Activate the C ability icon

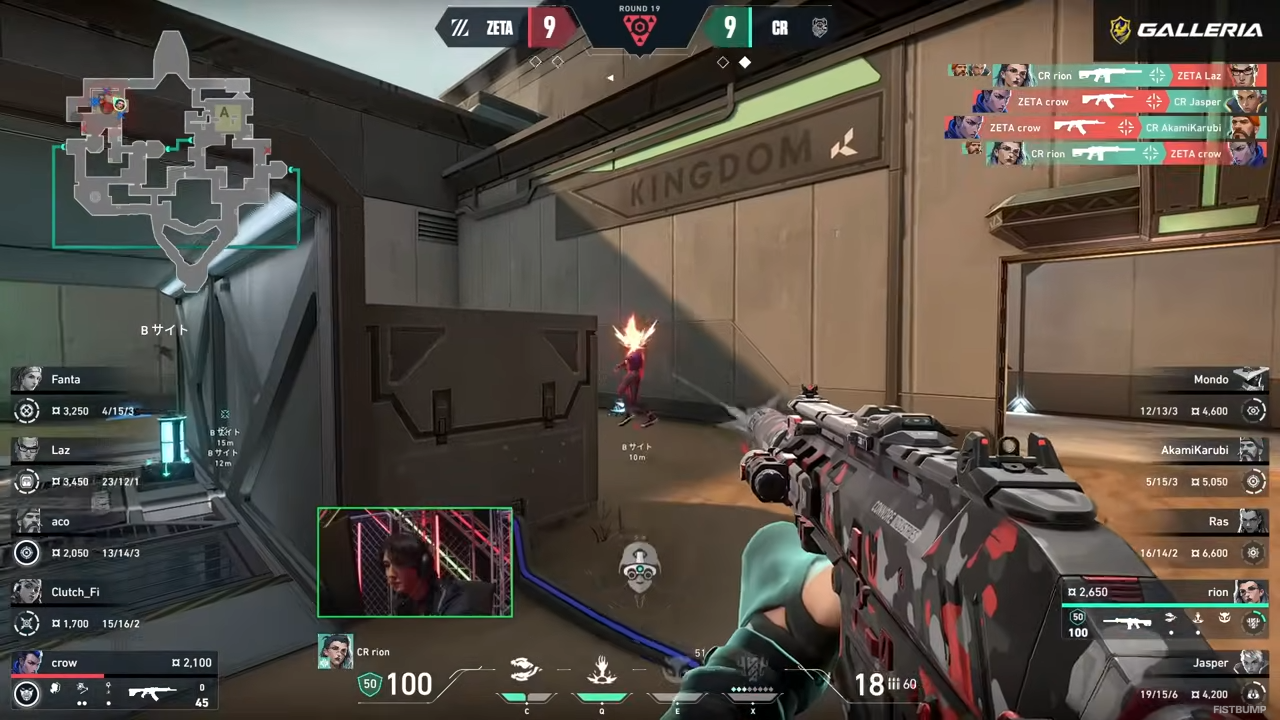click(526, 670)
